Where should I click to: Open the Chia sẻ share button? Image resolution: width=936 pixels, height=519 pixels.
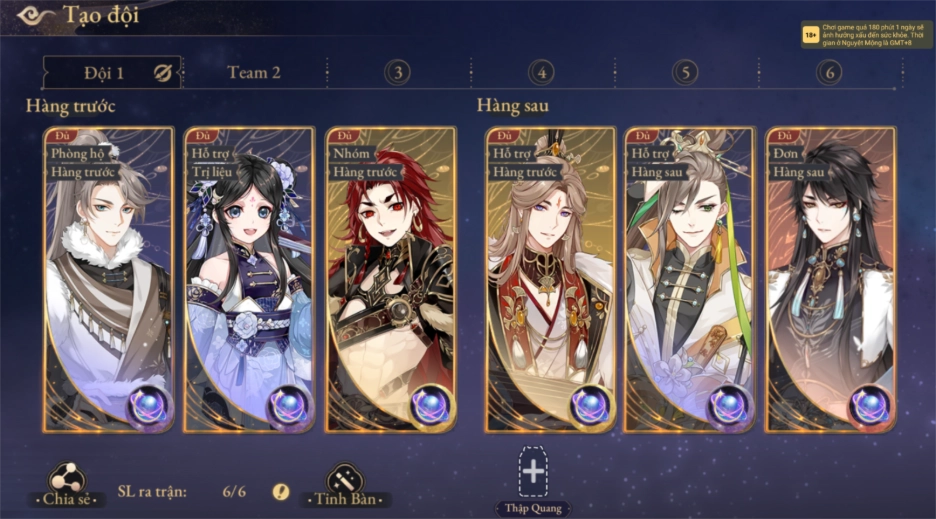[x=67, y=484]
